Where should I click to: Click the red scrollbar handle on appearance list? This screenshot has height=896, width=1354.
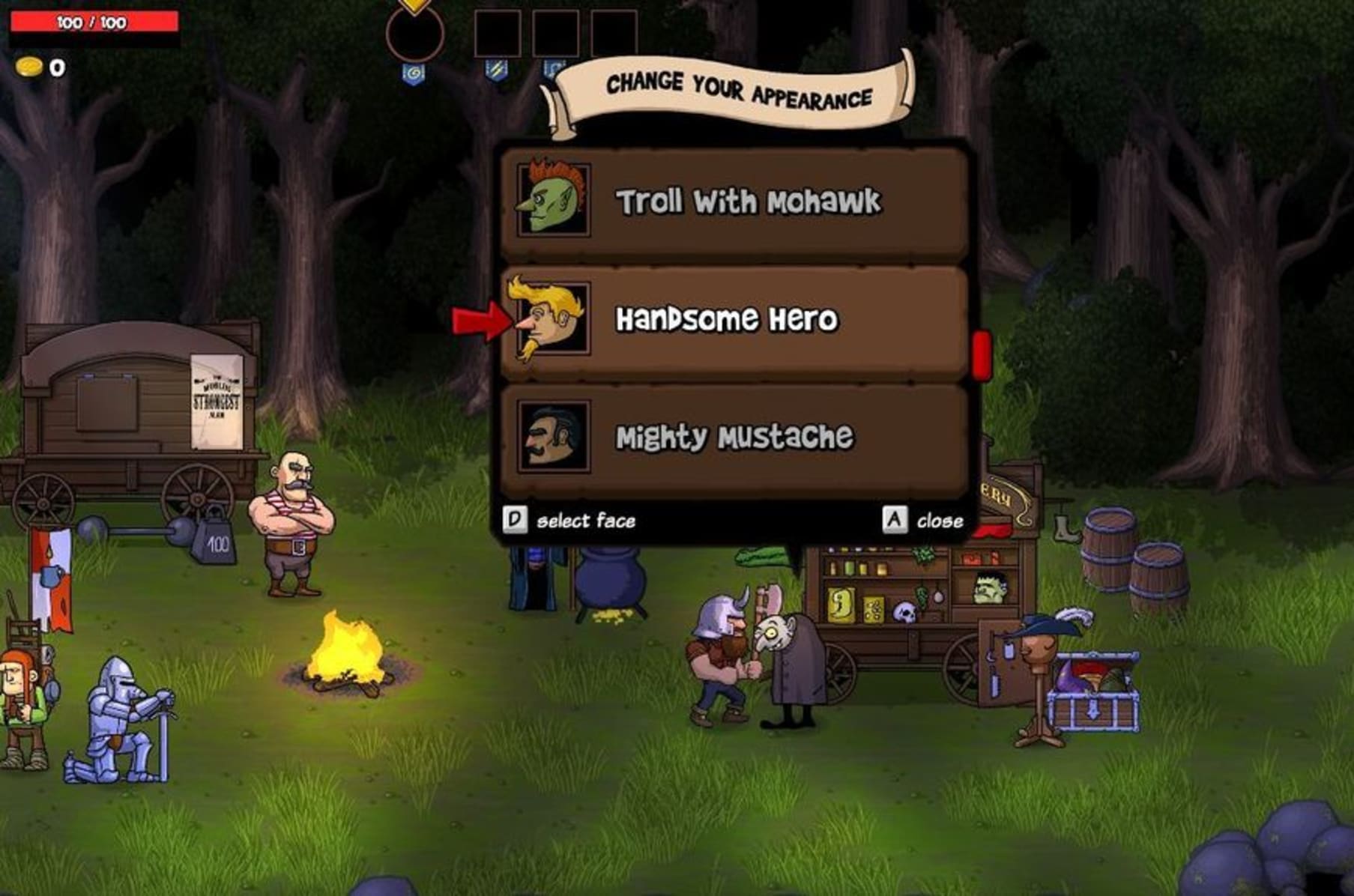click(981, 354)
